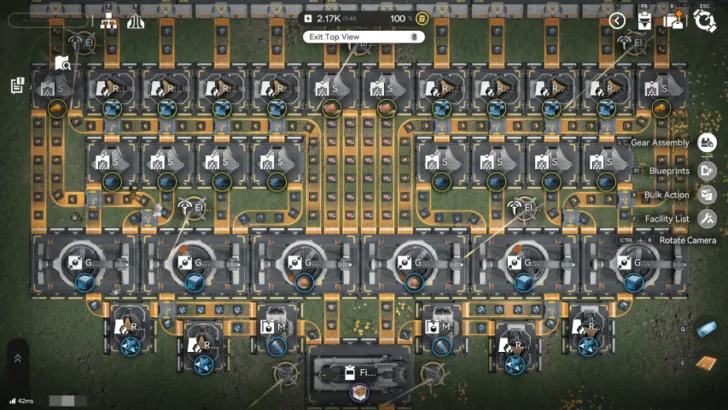Image resolution: width=728 pixels, height=410 pixels.
Task: Open the document list icon on left edge
Action: pyautogui.click(x=18, y=86)
